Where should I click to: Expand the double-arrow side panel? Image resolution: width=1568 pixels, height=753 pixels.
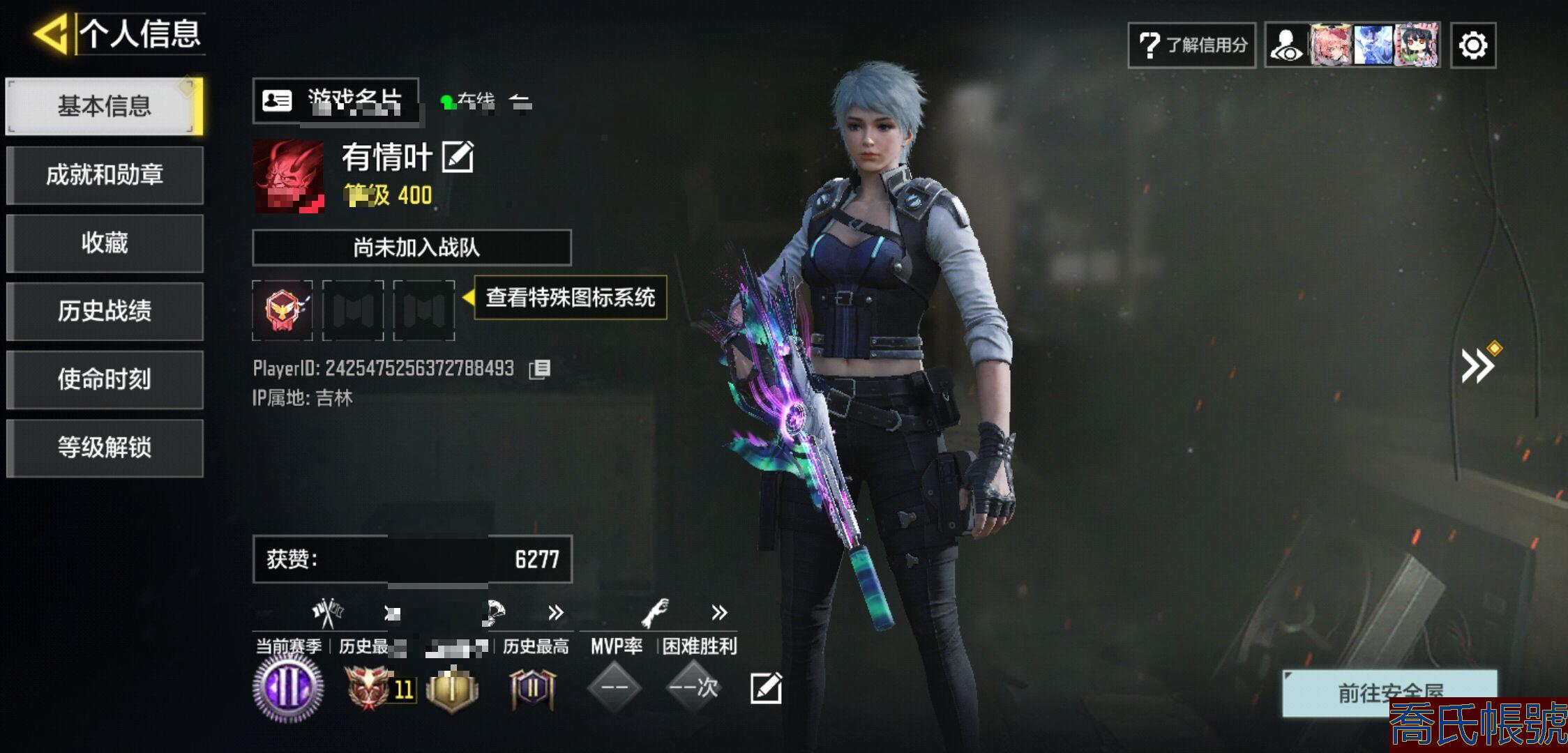click(1477, 365)
